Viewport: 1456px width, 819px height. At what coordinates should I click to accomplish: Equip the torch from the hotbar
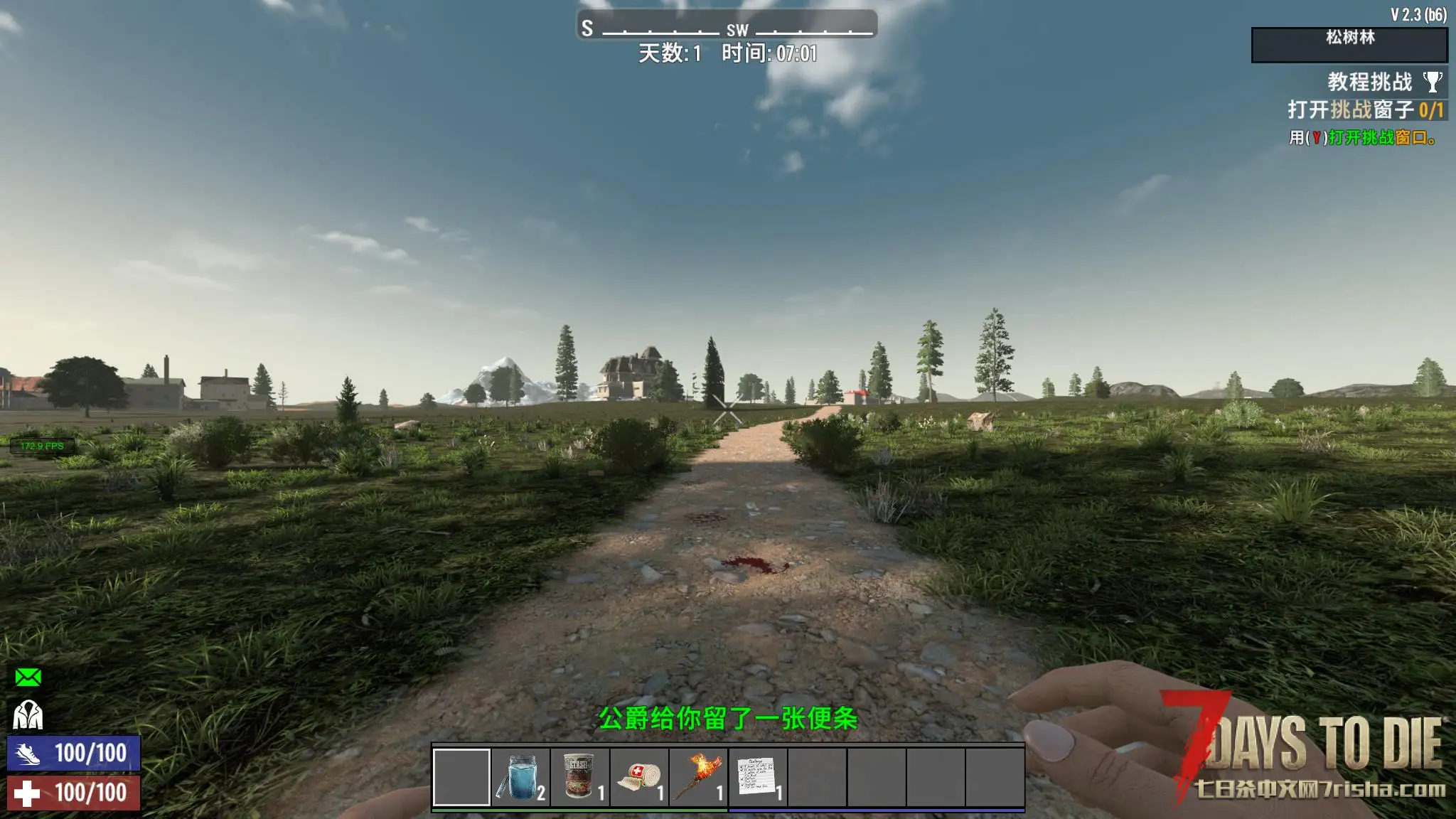coord(699,777)
